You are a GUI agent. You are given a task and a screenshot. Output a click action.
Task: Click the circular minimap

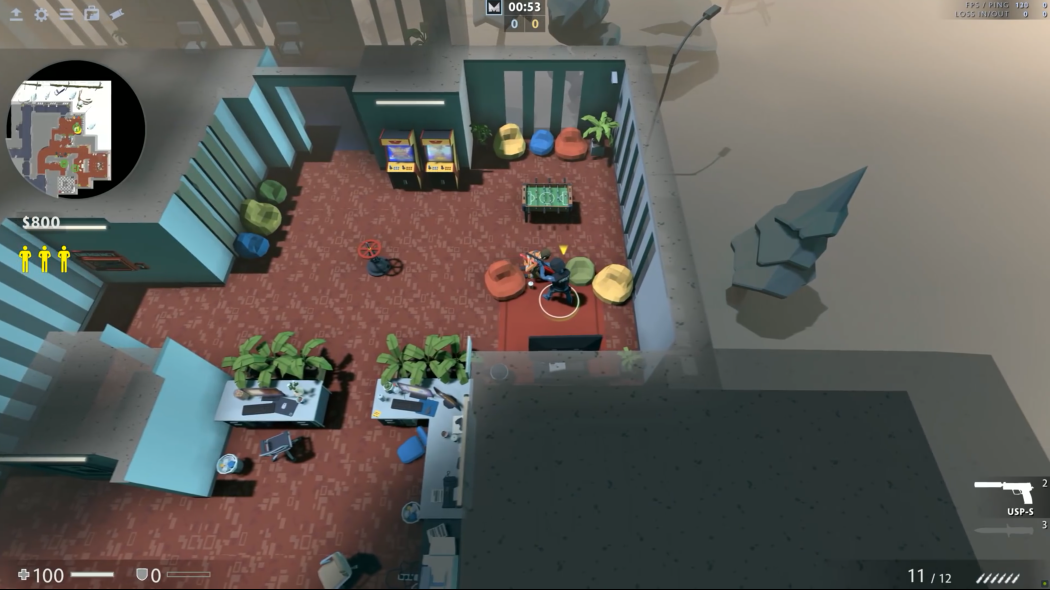(76, 129)
